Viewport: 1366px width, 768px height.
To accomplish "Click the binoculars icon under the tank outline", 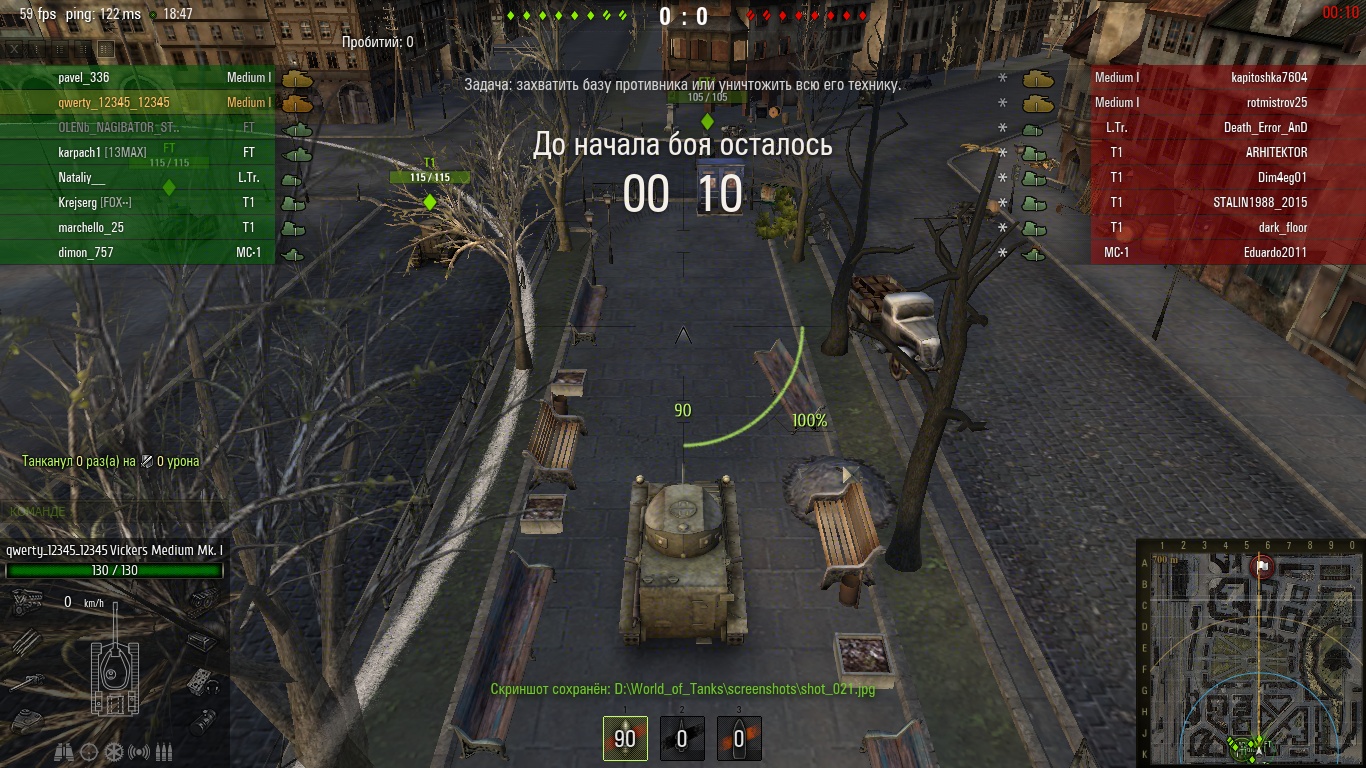I will click(x=64, y=751).
